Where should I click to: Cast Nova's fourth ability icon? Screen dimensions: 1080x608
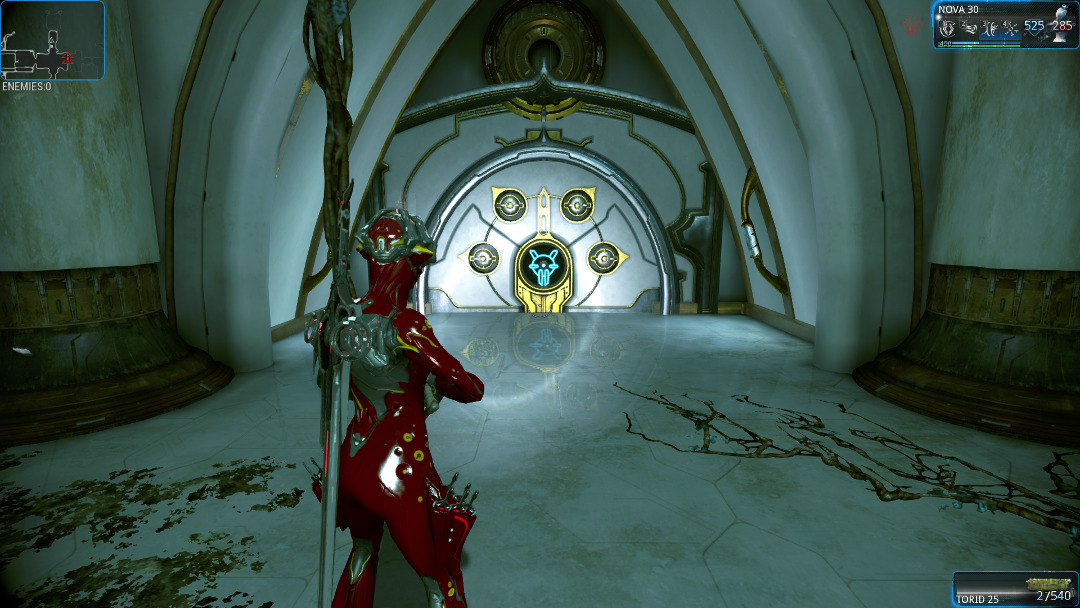click(1009, 29)
